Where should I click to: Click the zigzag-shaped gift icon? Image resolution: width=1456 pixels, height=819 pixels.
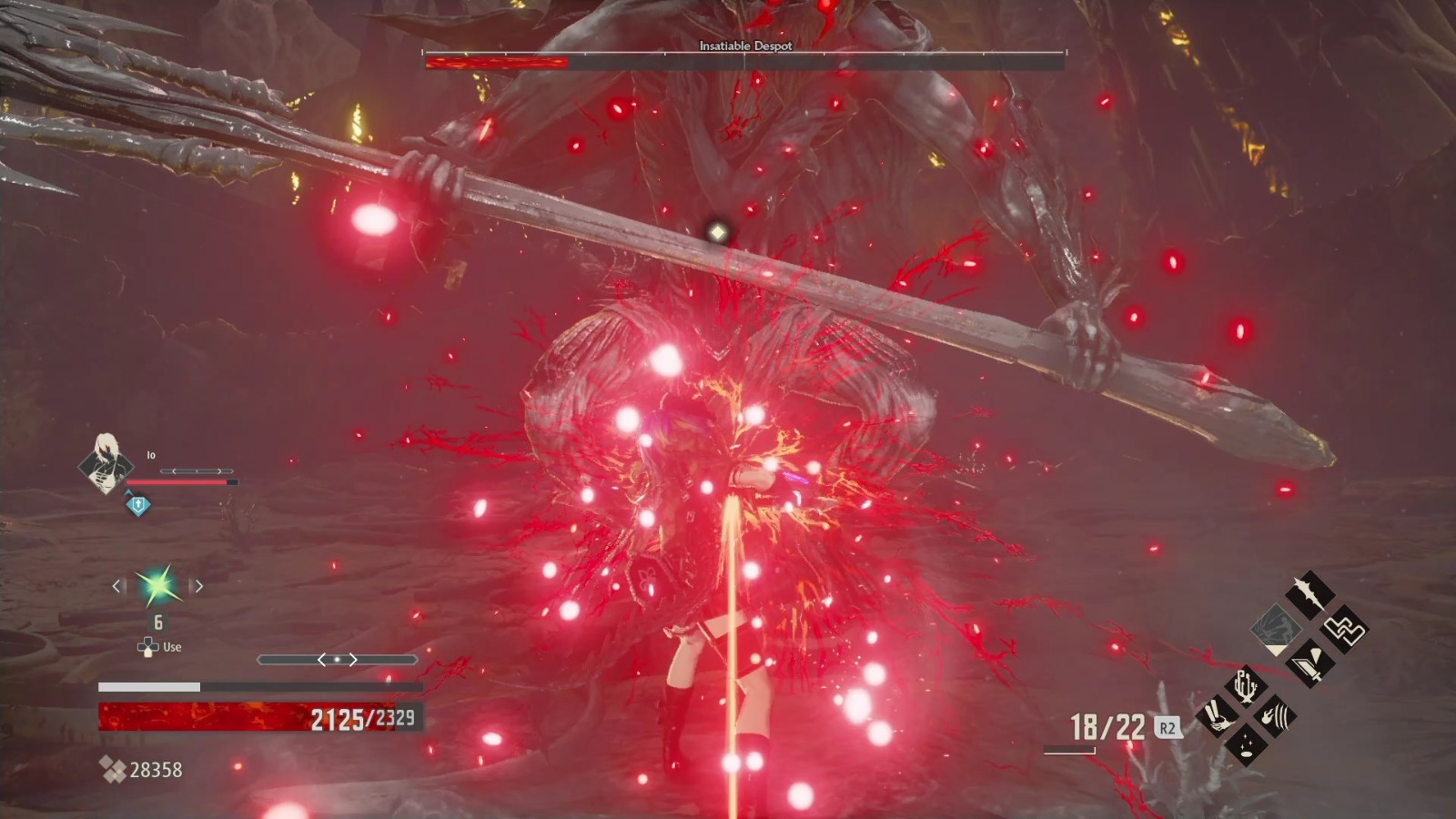click(x=1343, y=628)
